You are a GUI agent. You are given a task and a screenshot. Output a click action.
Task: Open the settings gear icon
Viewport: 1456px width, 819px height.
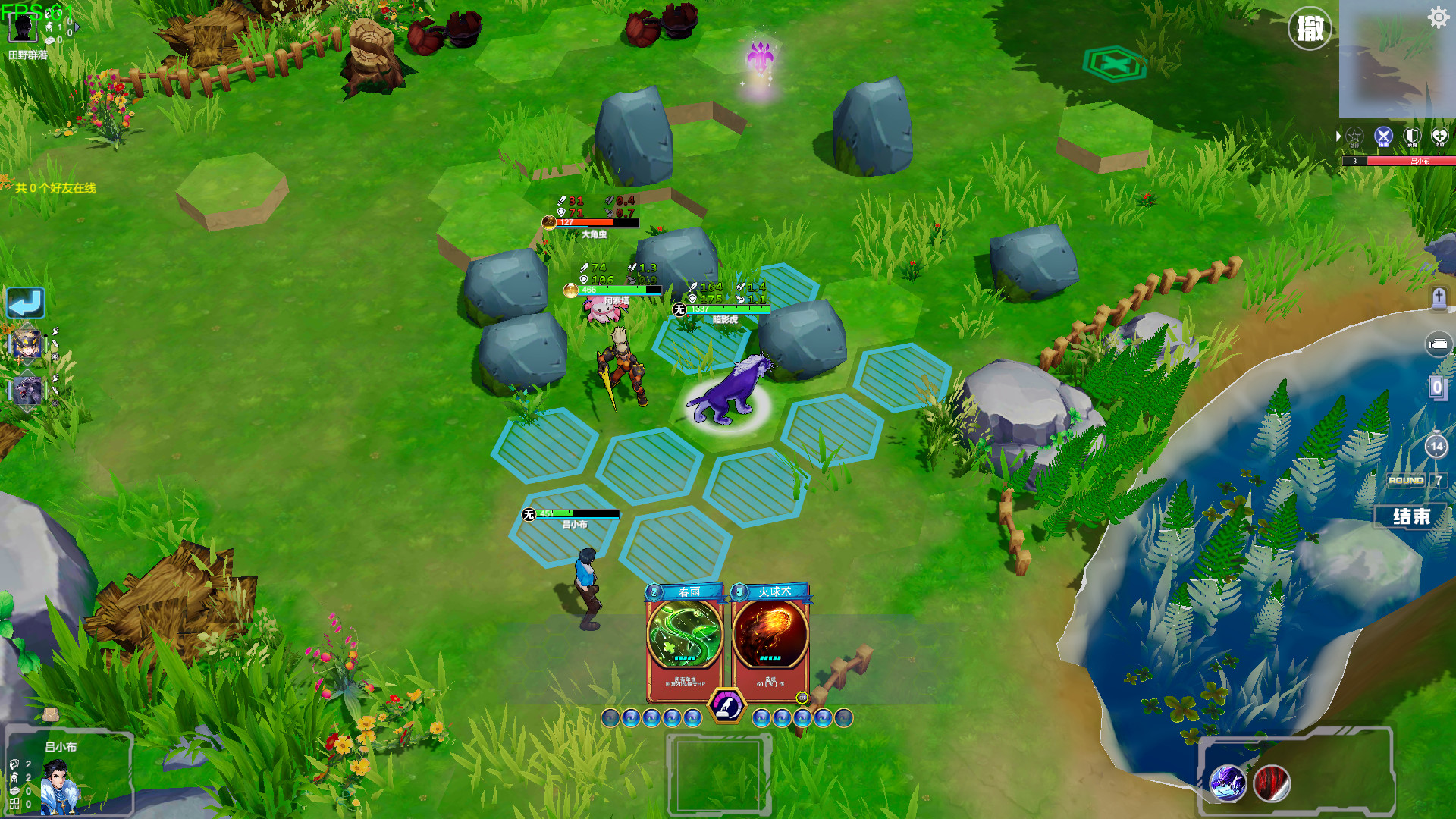[1437, 17]
